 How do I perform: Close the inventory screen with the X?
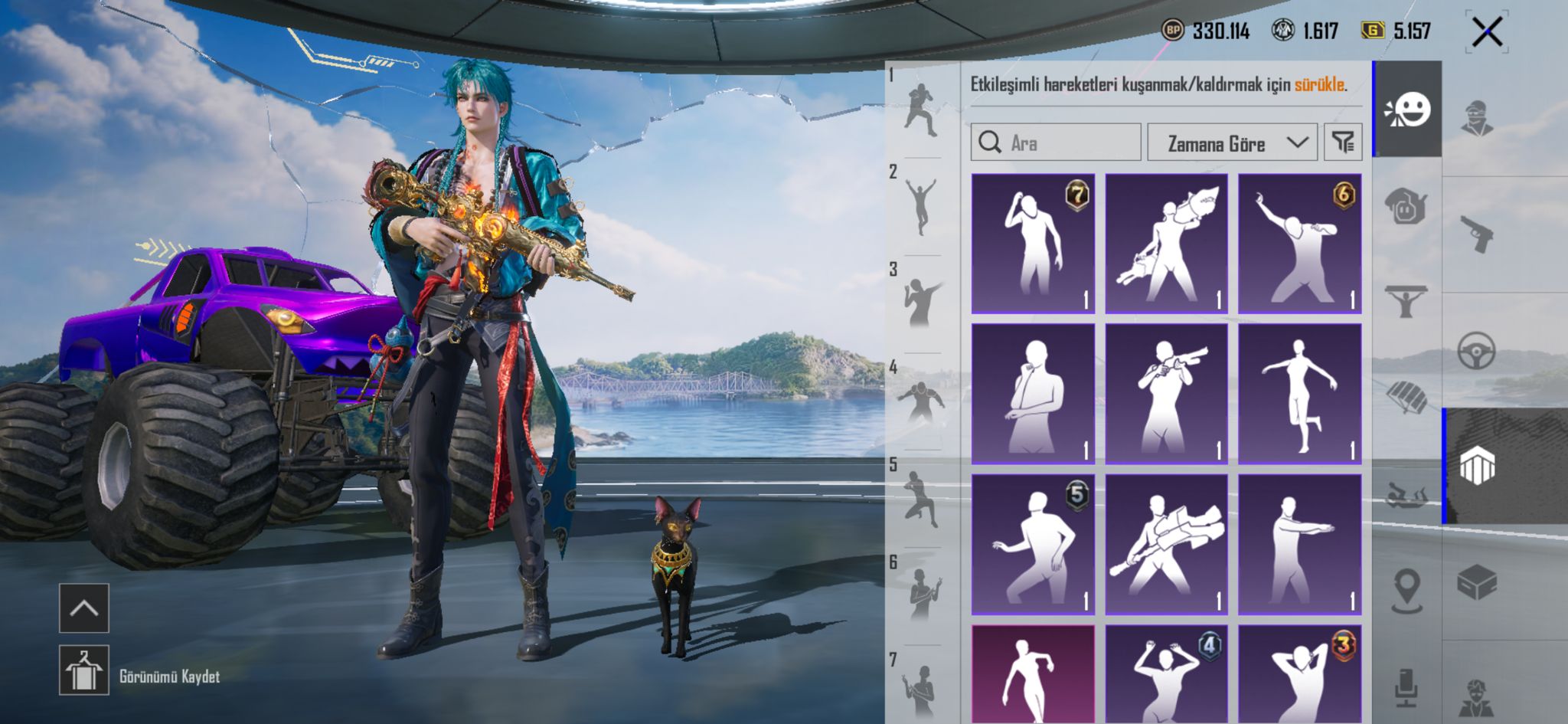[x=1487, y=32]
